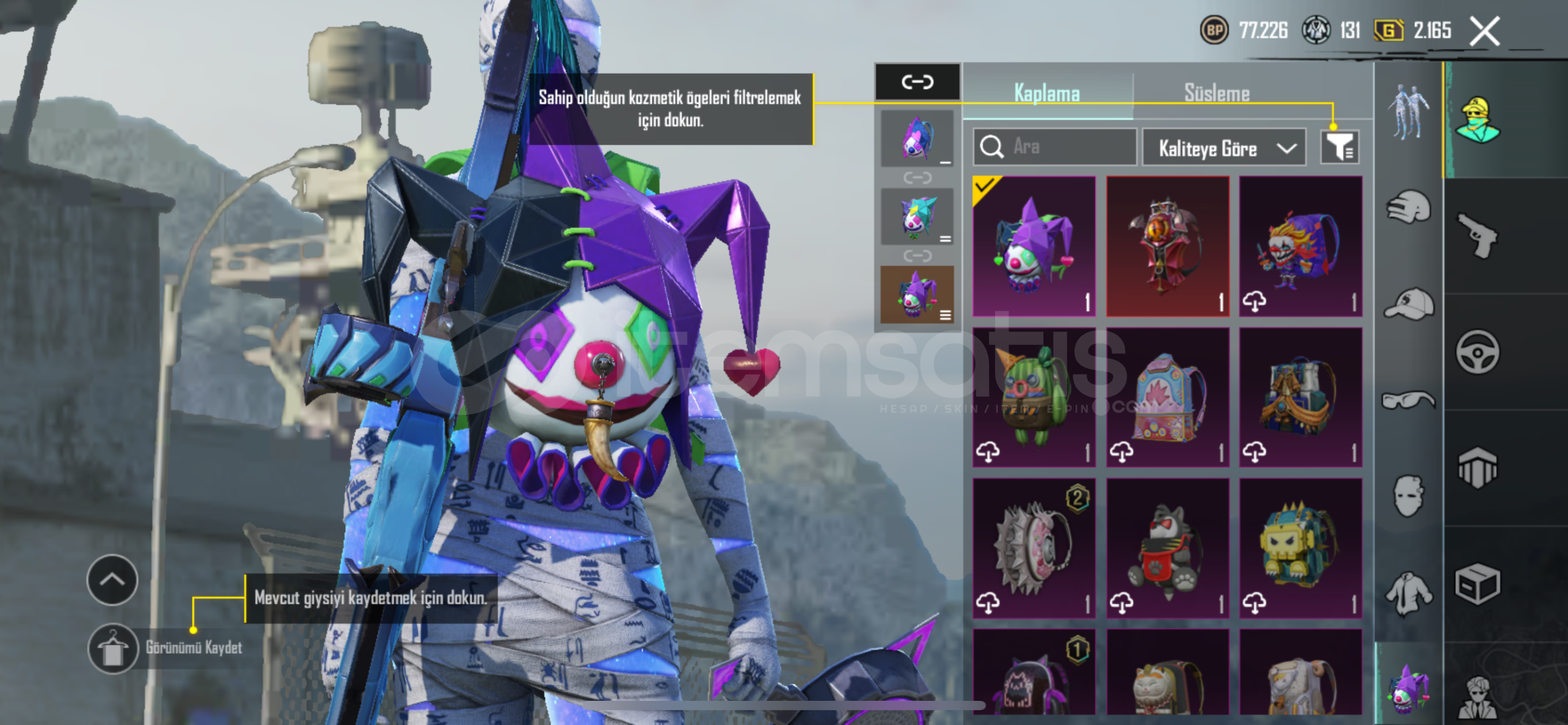Close the inventory screen with the X
The width and height of the screenshot is (1568, 725).
(x=1484, y=31)
